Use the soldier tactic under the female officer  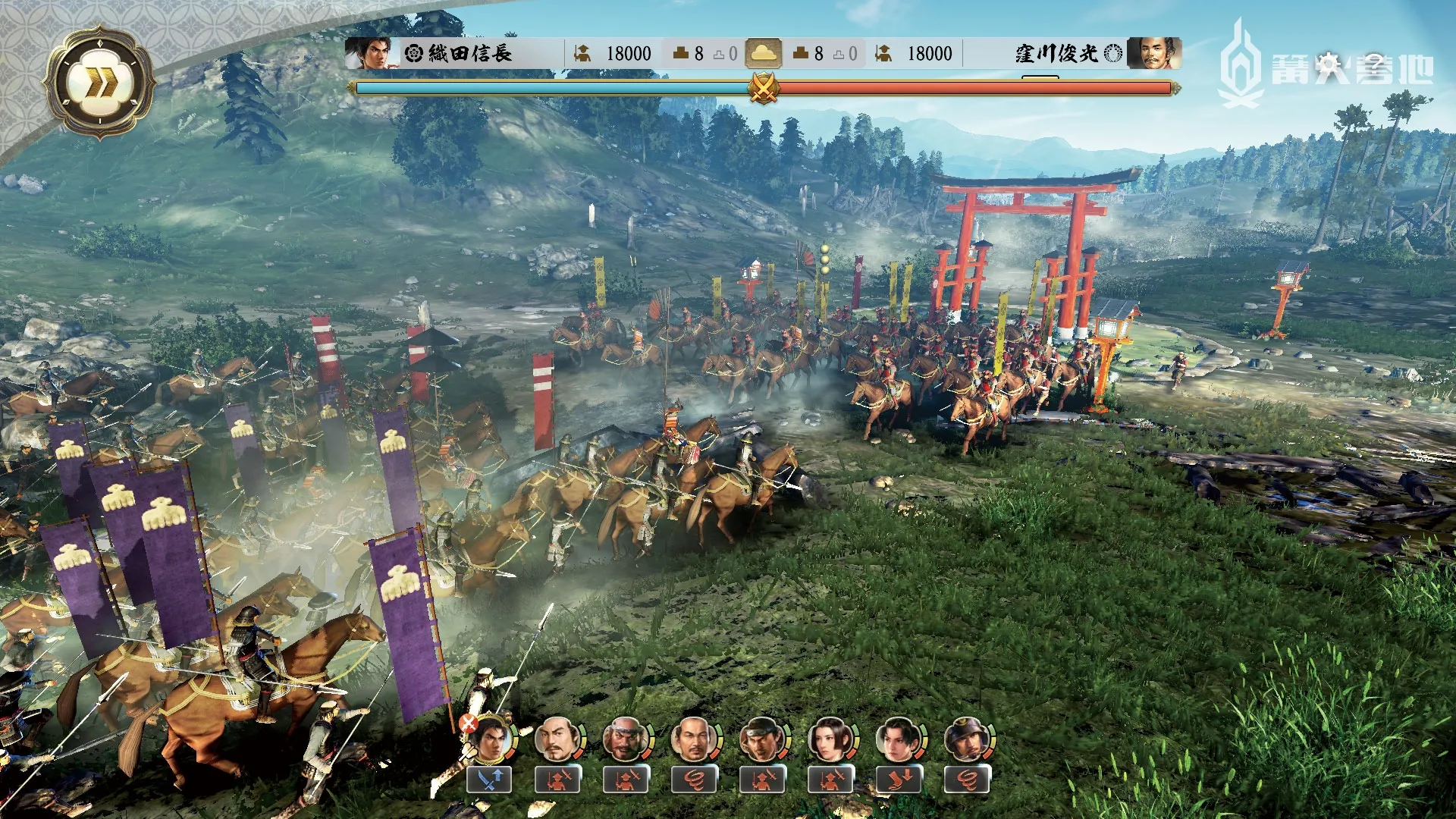830,779
